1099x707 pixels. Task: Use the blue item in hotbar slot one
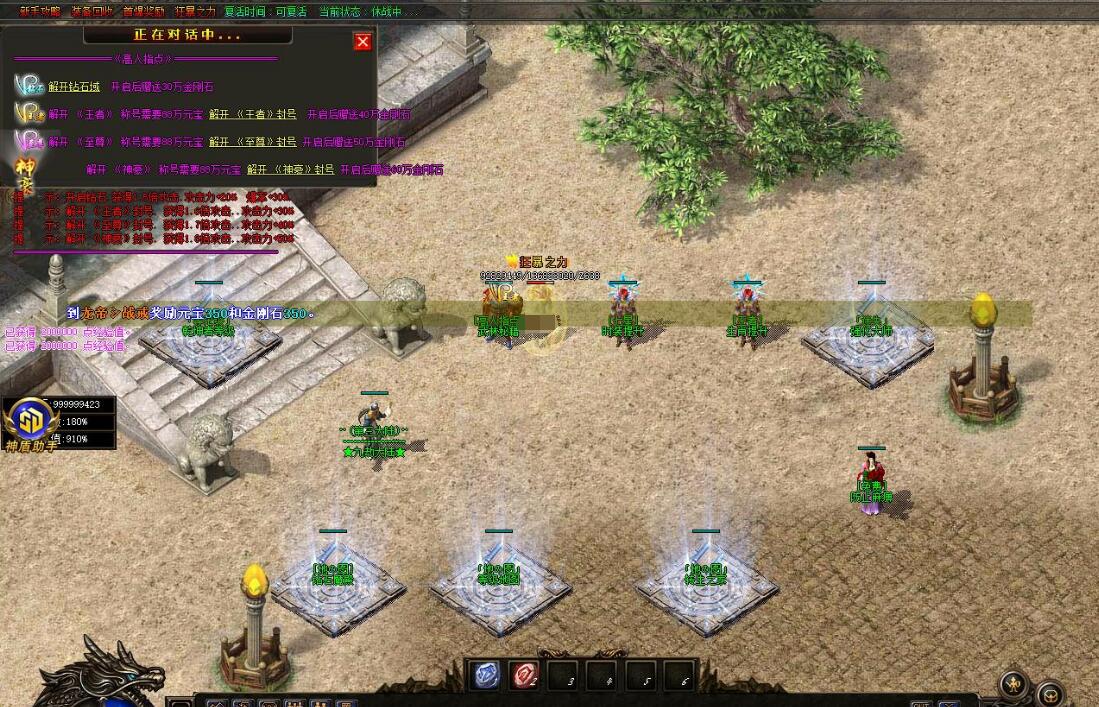tap(486, 677)
